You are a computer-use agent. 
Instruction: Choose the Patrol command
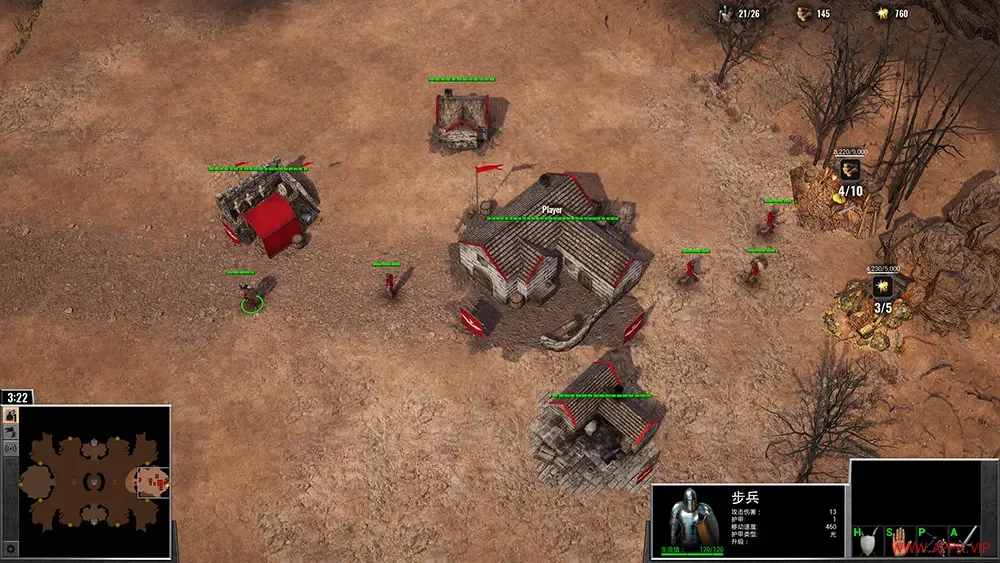(933, 540)
